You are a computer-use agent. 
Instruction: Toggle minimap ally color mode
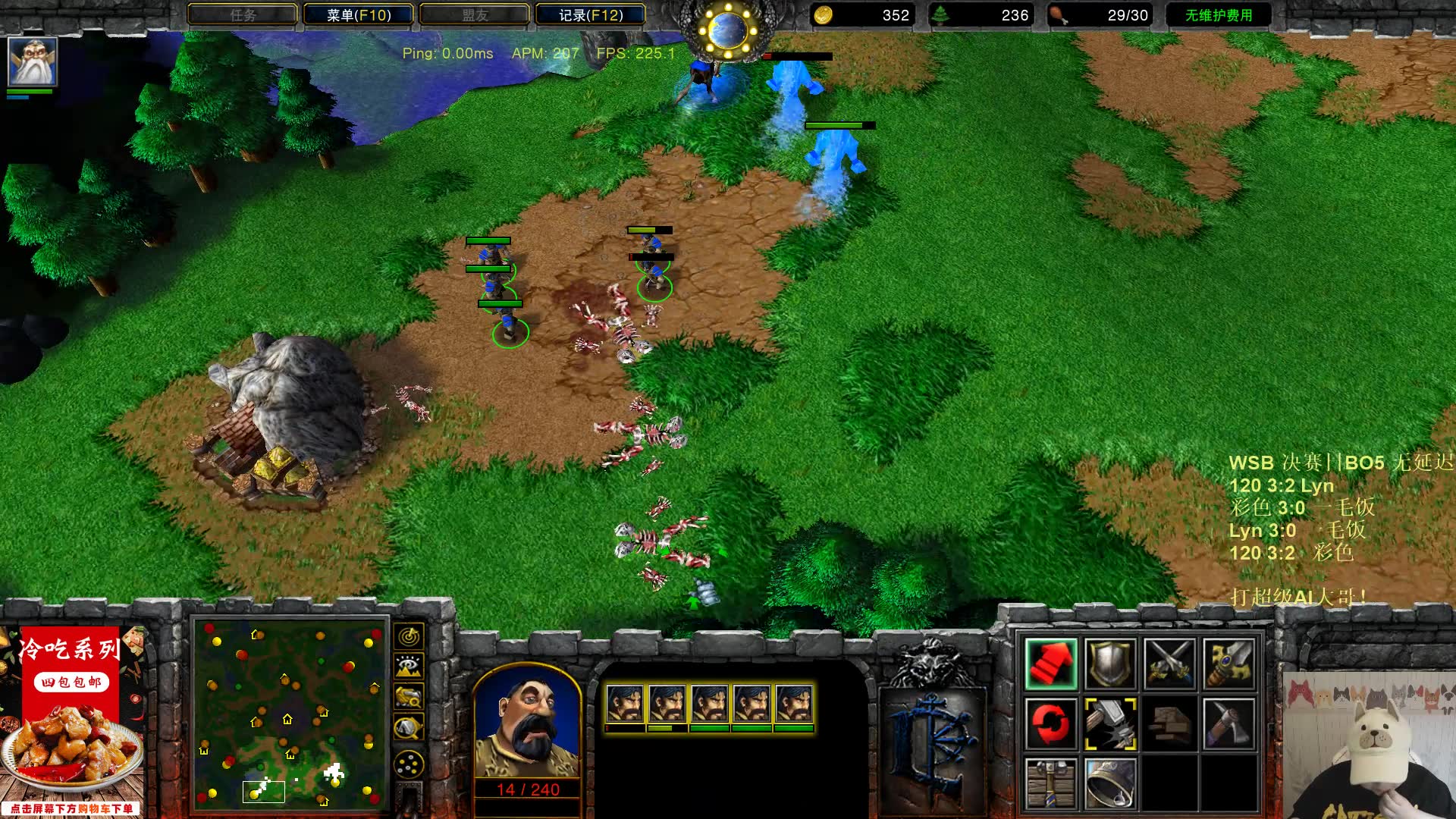(409, 697)
